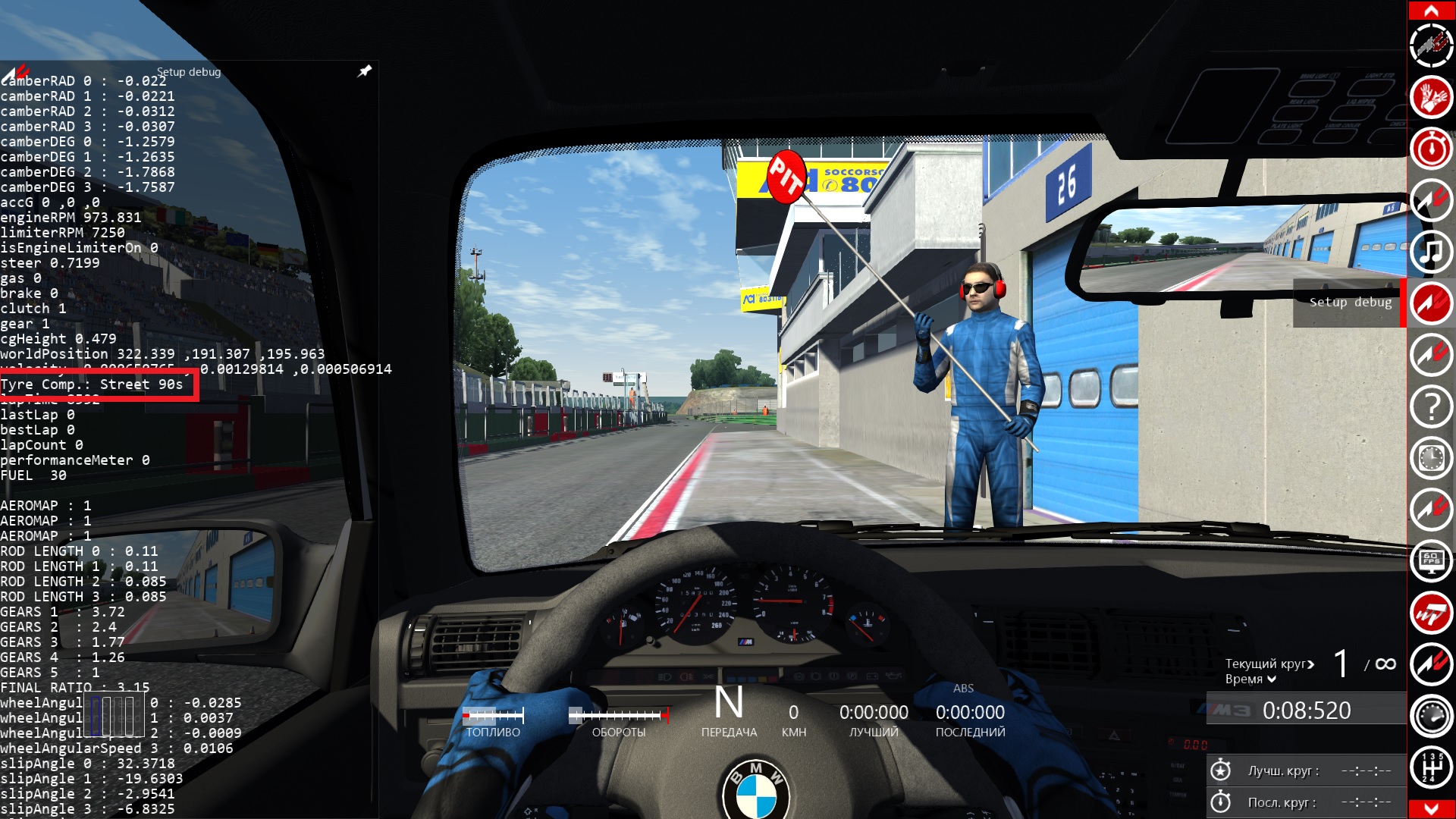Toggle the highlighted Setup debug app icon
1456x819 pixels.
coord(1431,303)
